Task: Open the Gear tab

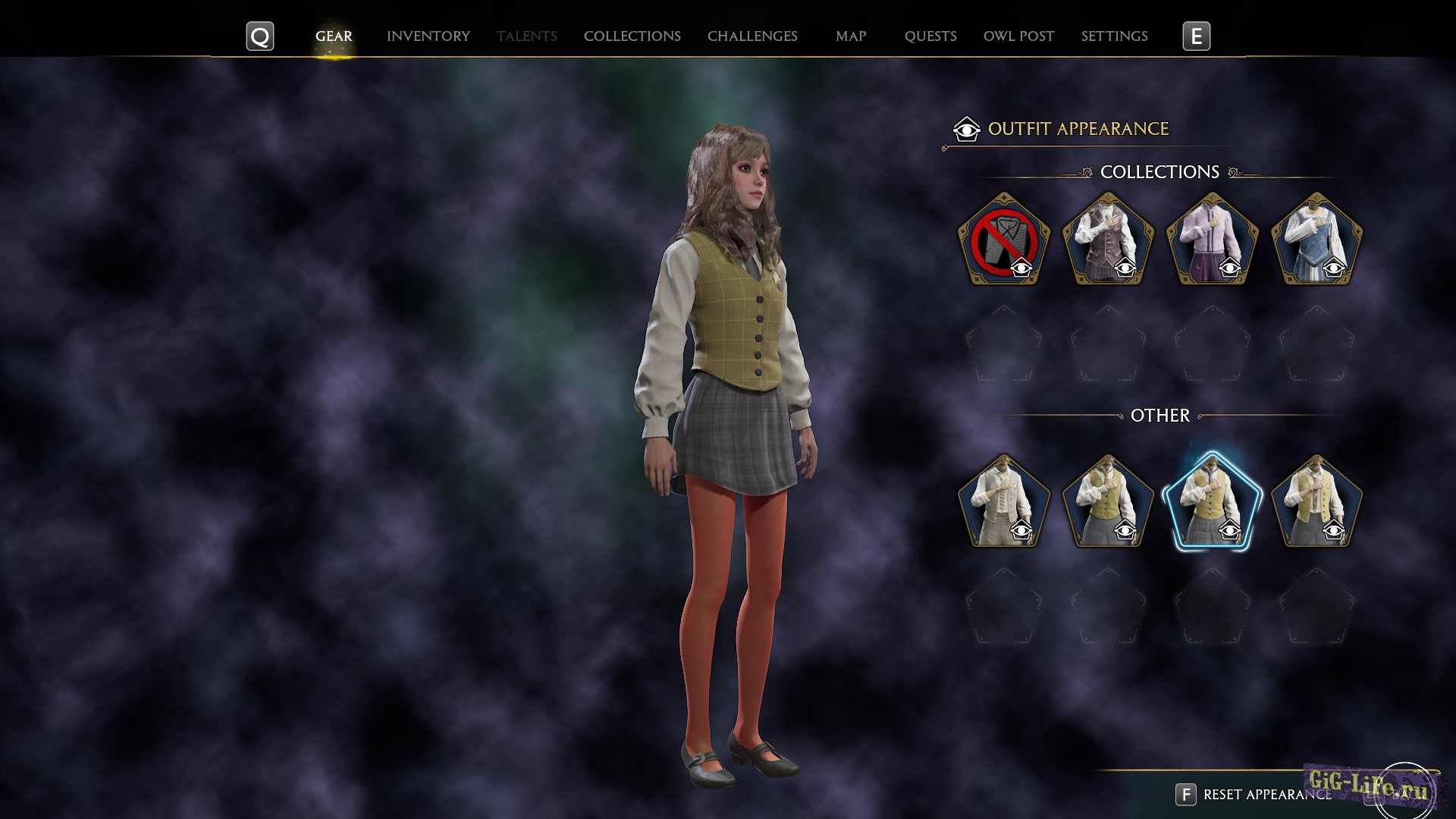Action: (x=334, y=36)
